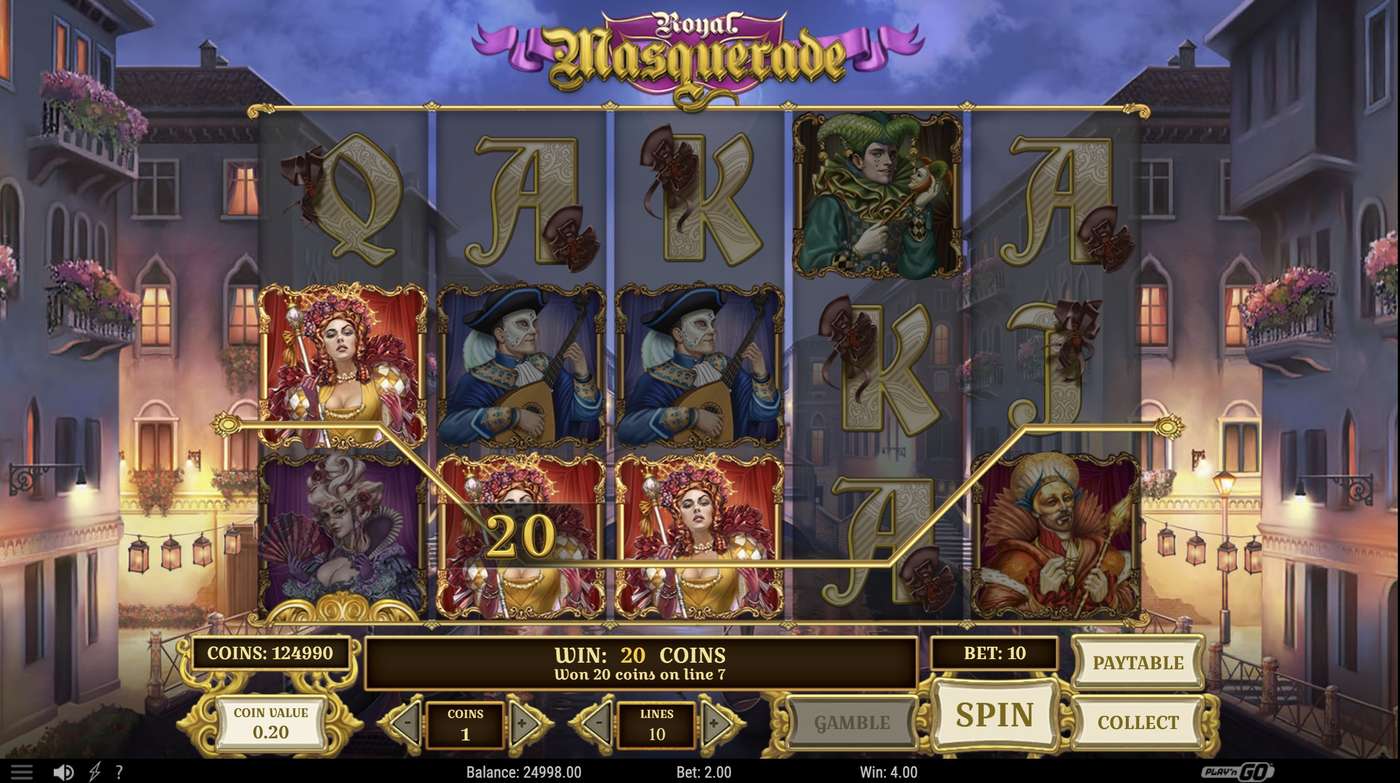Increase the number of lines
This screenshot has width=1400, height=783.
(716, 722)
